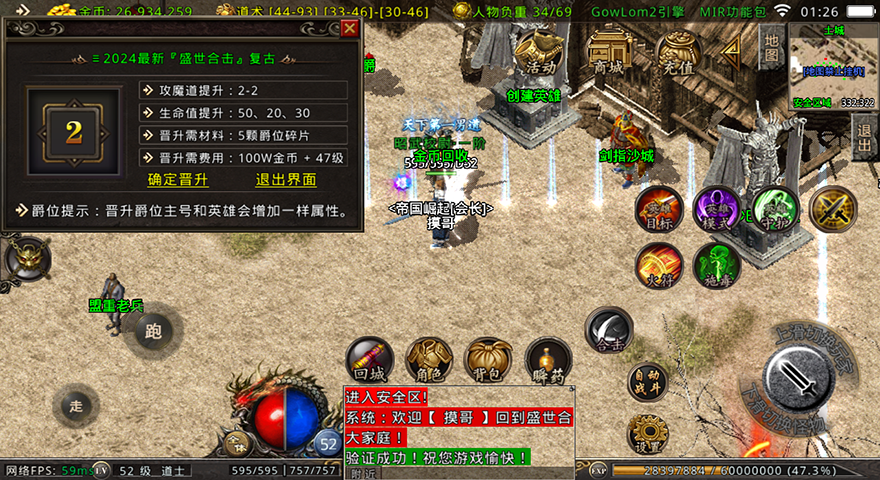Image resolution: width=880 pixels, height=480 pixels.
Task: Confirm promotion with 确定晋升
Action: (178, 180)
